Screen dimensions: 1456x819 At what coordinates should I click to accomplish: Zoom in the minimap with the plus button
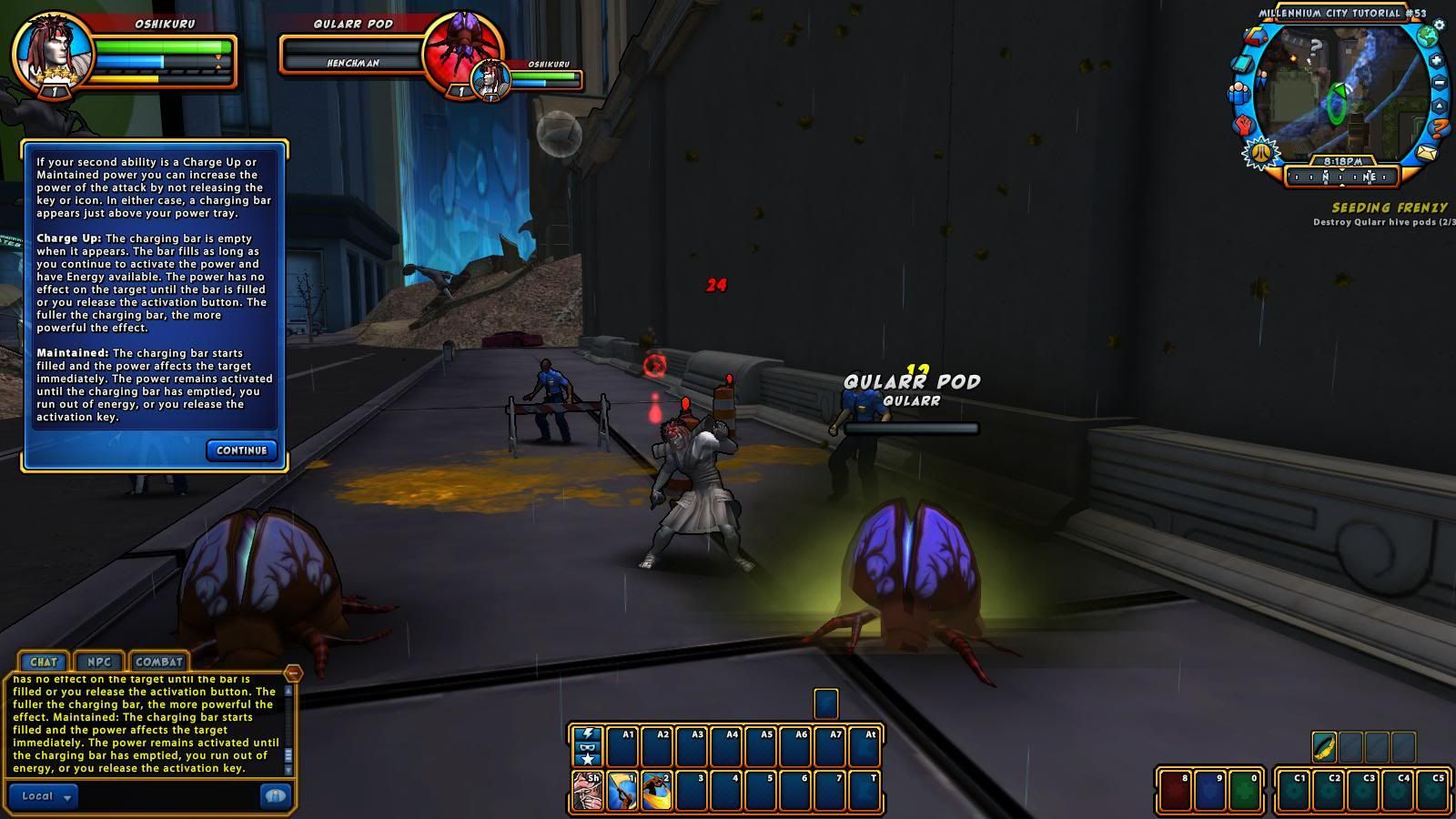1437,61
